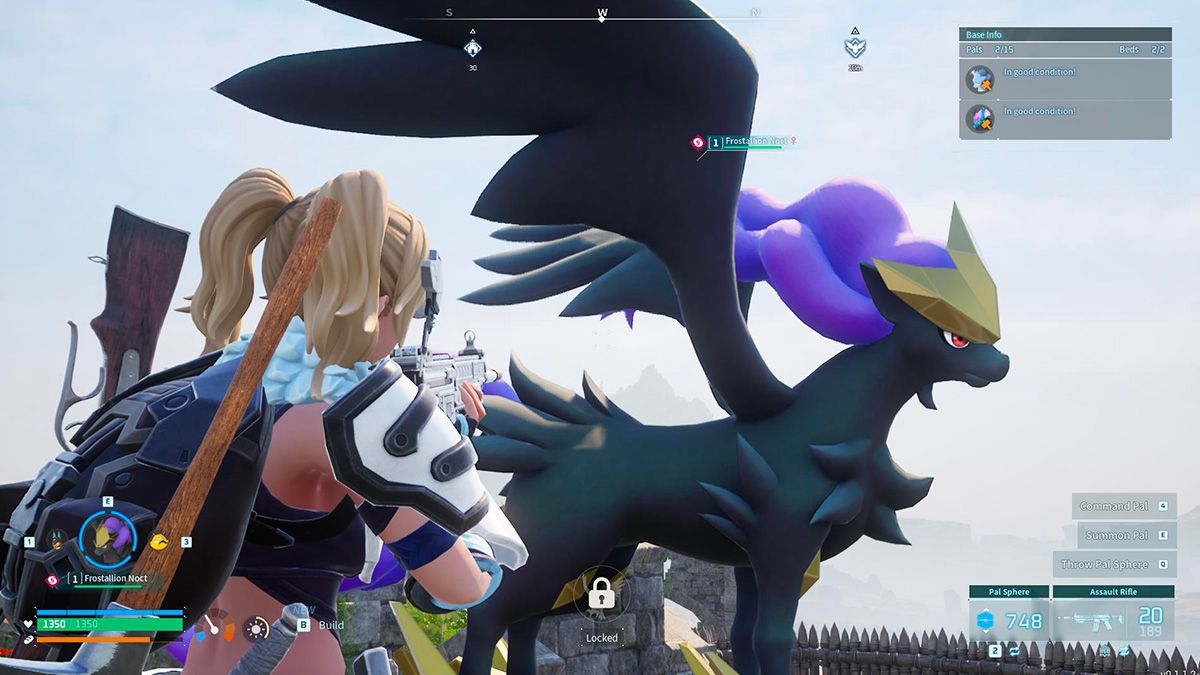
Task: Open the Build menu
Action: pos(320,625)
